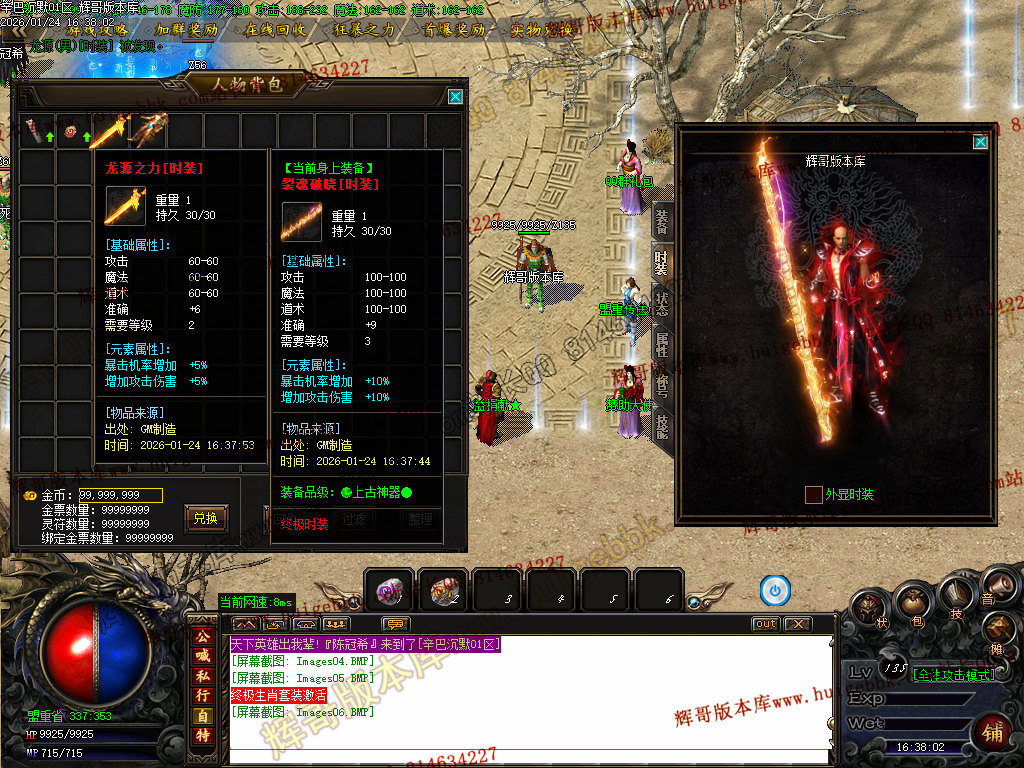This screenshot has height=768, width=1024.
Task: Close the chat window with X
Action: coord(797,624)
